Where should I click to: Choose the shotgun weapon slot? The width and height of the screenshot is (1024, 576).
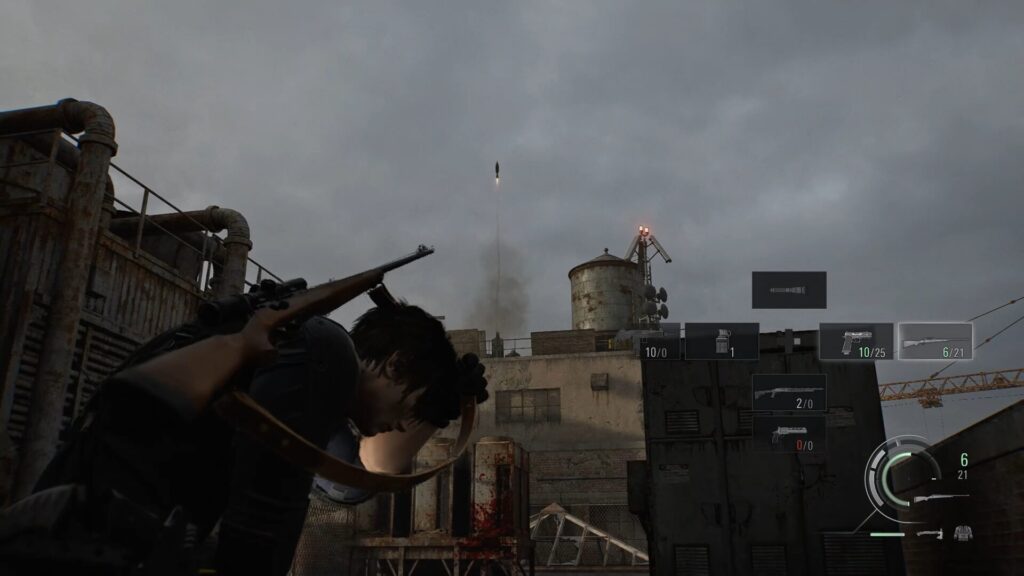click(x=789, y=392)
